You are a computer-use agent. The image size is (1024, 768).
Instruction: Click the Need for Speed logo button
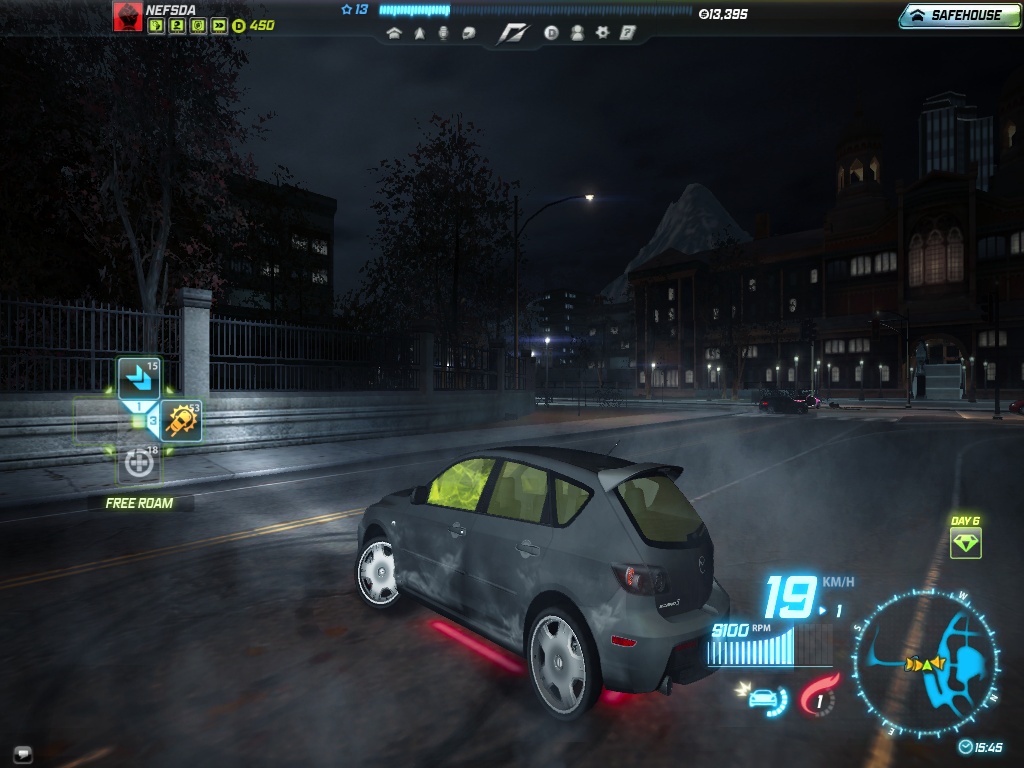[512, 34]
